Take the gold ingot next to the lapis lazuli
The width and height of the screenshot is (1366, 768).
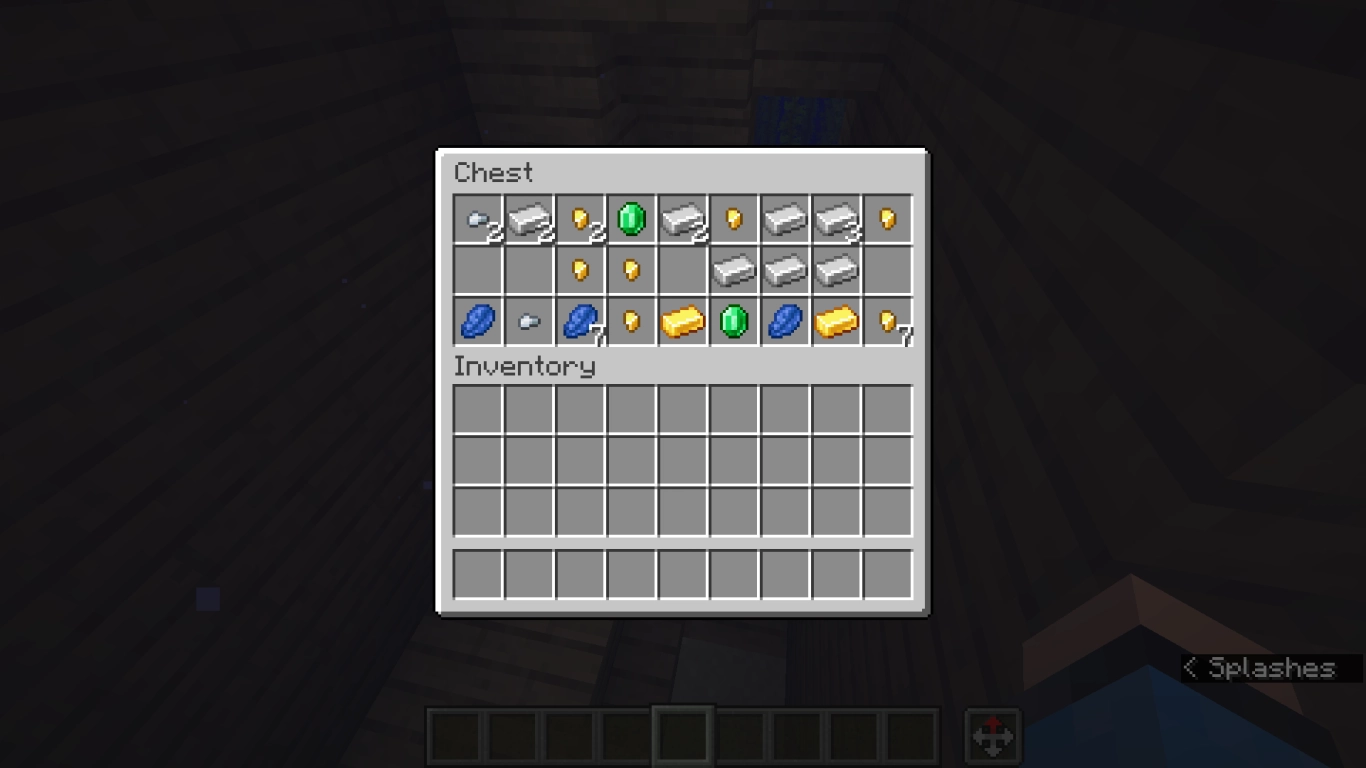837,320
